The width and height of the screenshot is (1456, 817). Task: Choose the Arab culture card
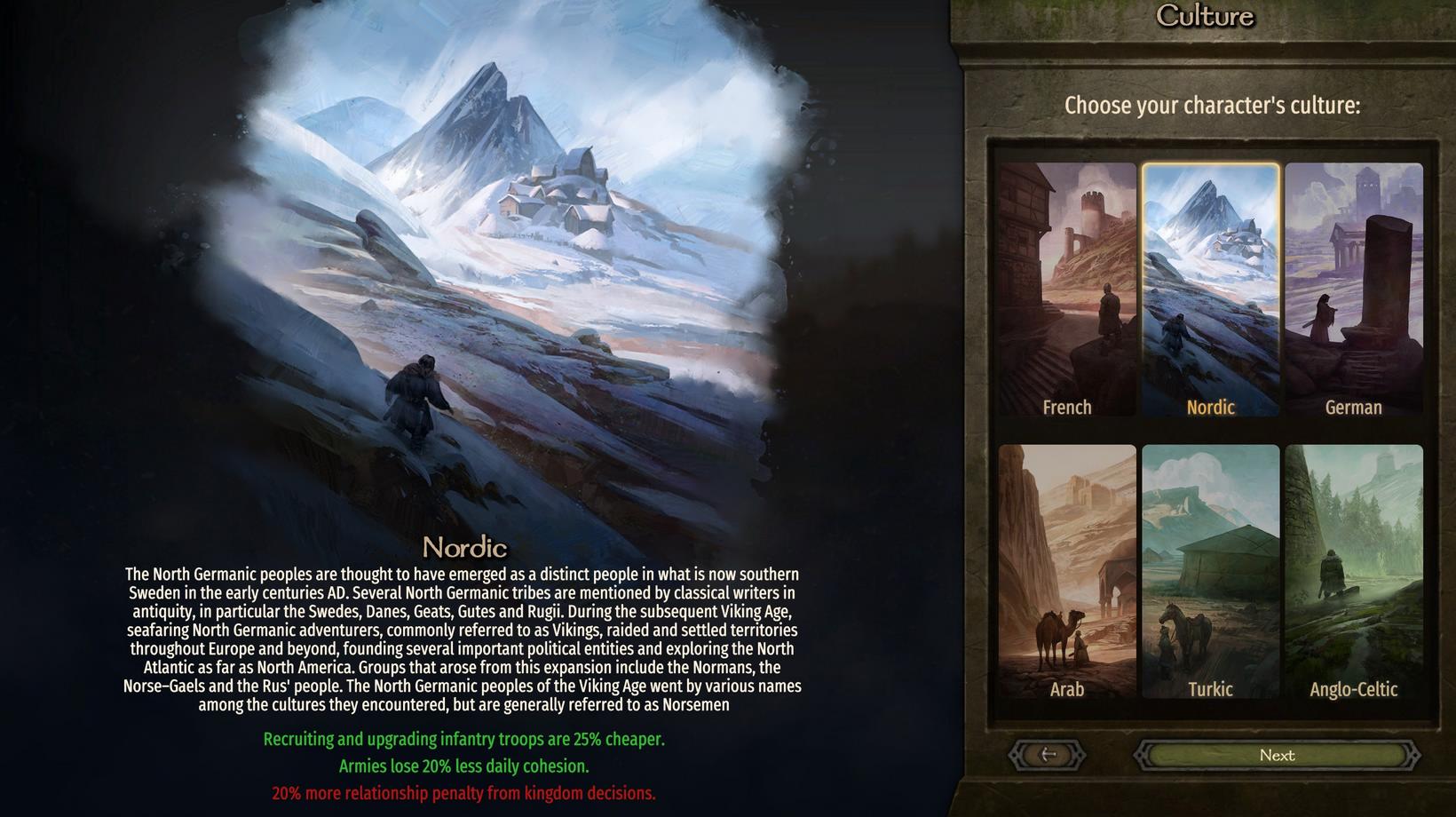pyautogui.click(x=1067, y=571)
